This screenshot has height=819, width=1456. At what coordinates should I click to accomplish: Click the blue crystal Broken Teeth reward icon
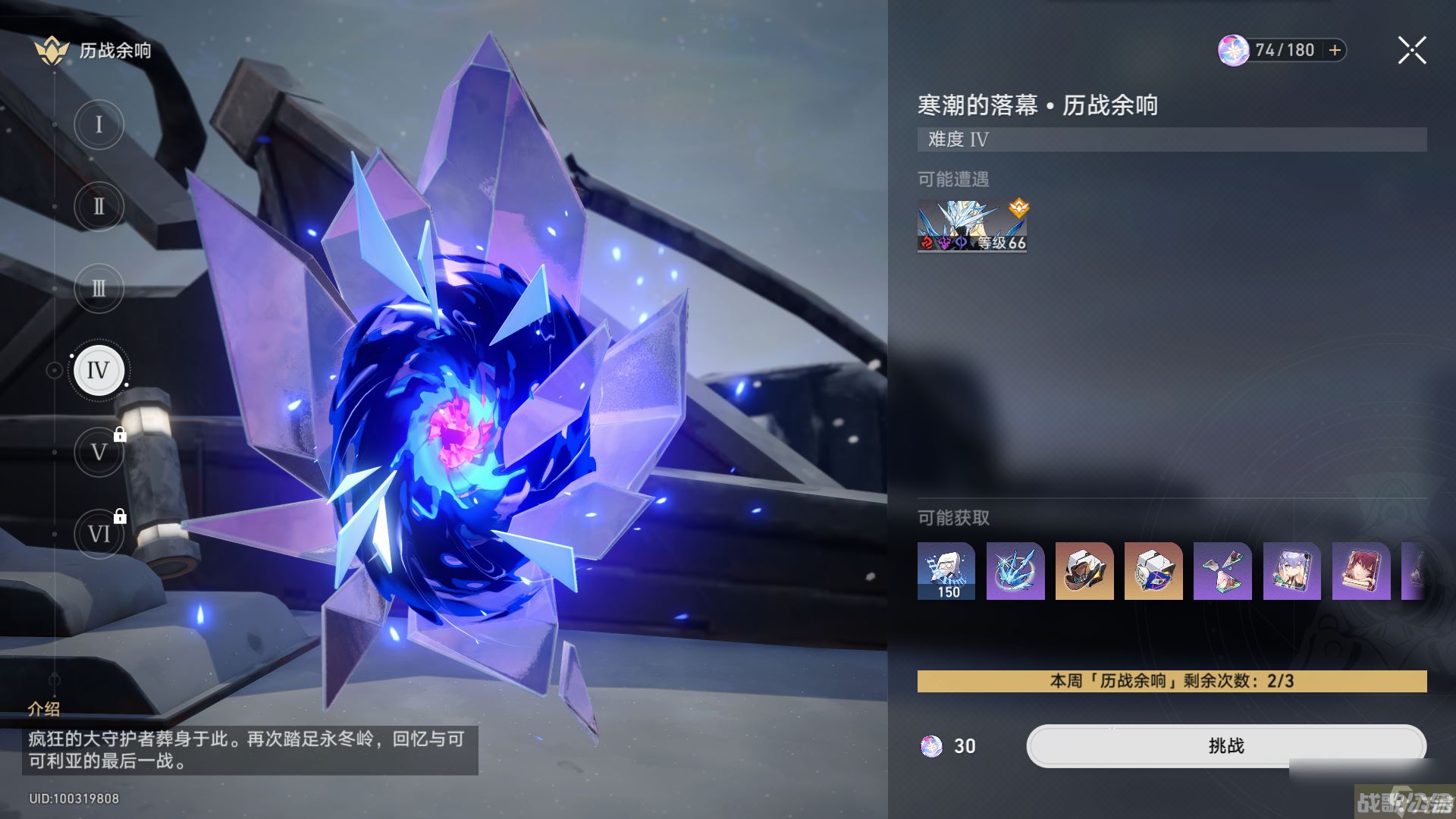pyautogui.click(x=1015, y=573)
